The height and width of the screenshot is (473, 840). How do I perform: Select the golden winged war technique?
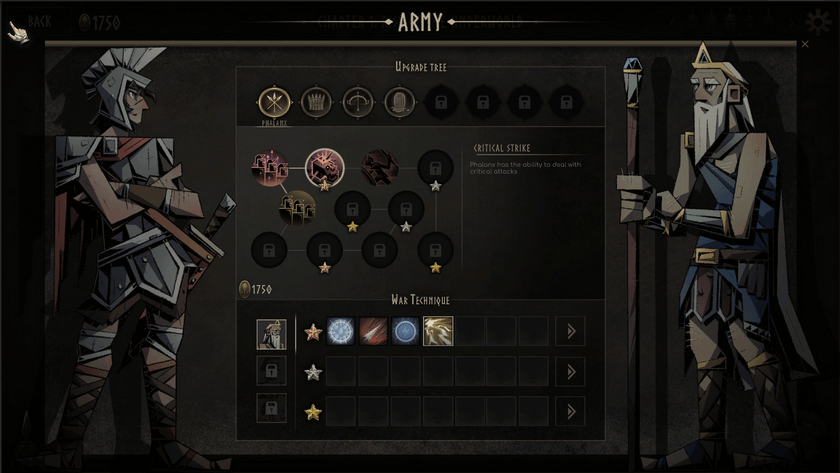pyautogui.click(x=438, y=331)
